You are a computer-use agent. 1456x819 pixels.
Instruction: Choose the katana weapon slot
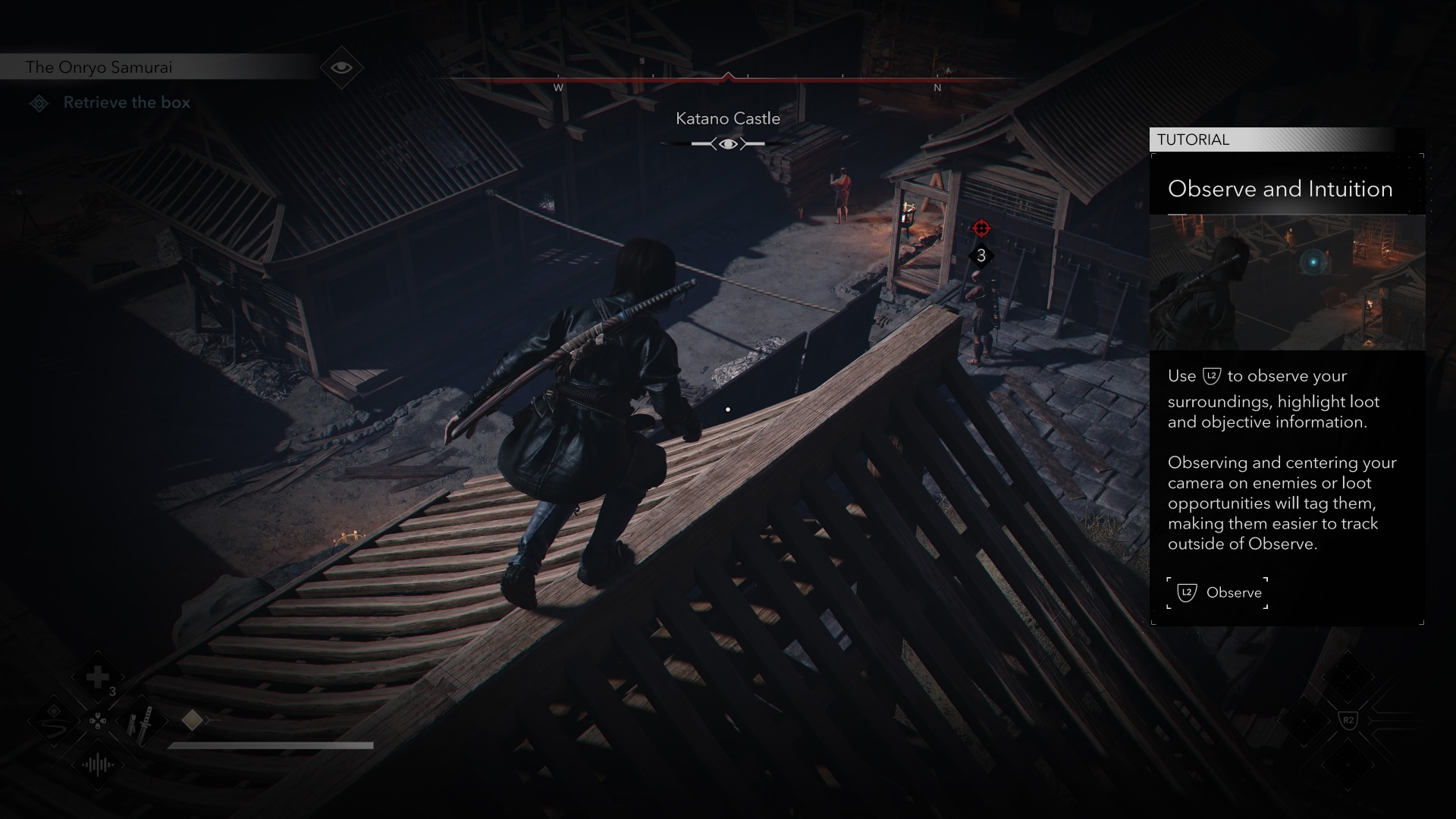140,722
